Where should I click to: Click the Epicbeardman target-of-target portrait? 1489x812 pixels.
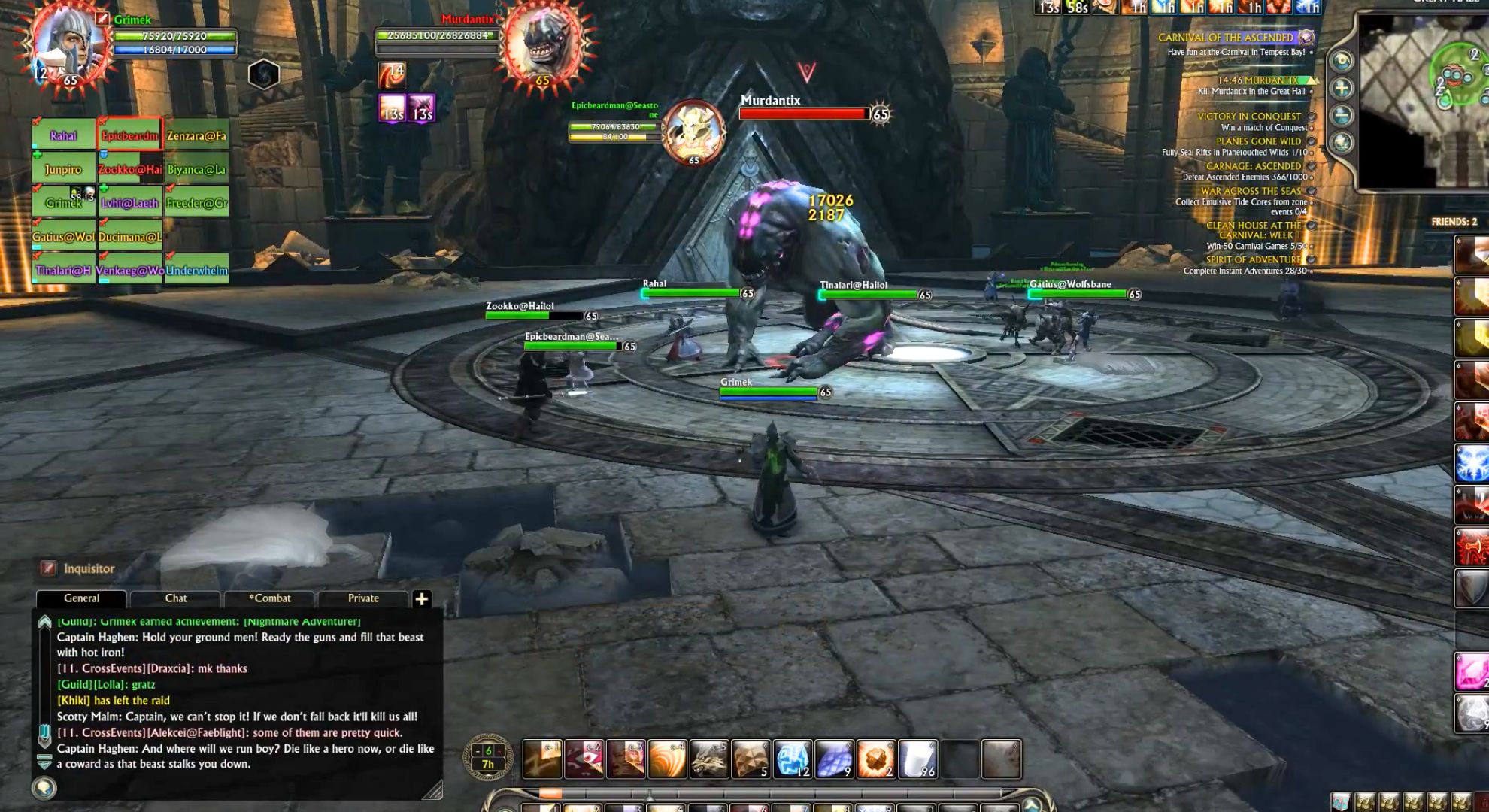click(693, 133)
